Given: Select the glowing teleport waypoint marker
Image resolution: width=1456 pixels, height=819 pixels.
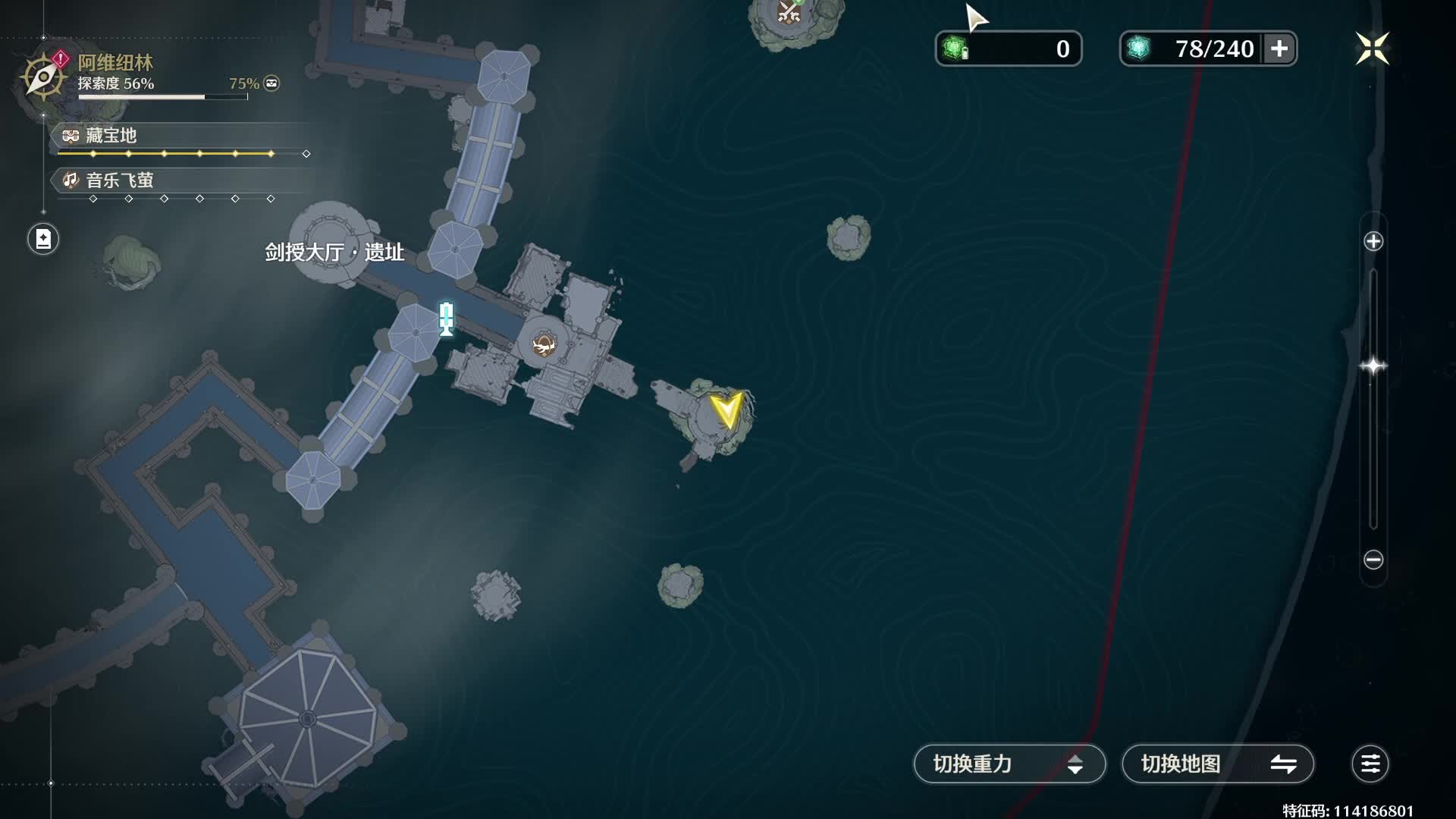Looking at the screenshot, I should 447,318.
